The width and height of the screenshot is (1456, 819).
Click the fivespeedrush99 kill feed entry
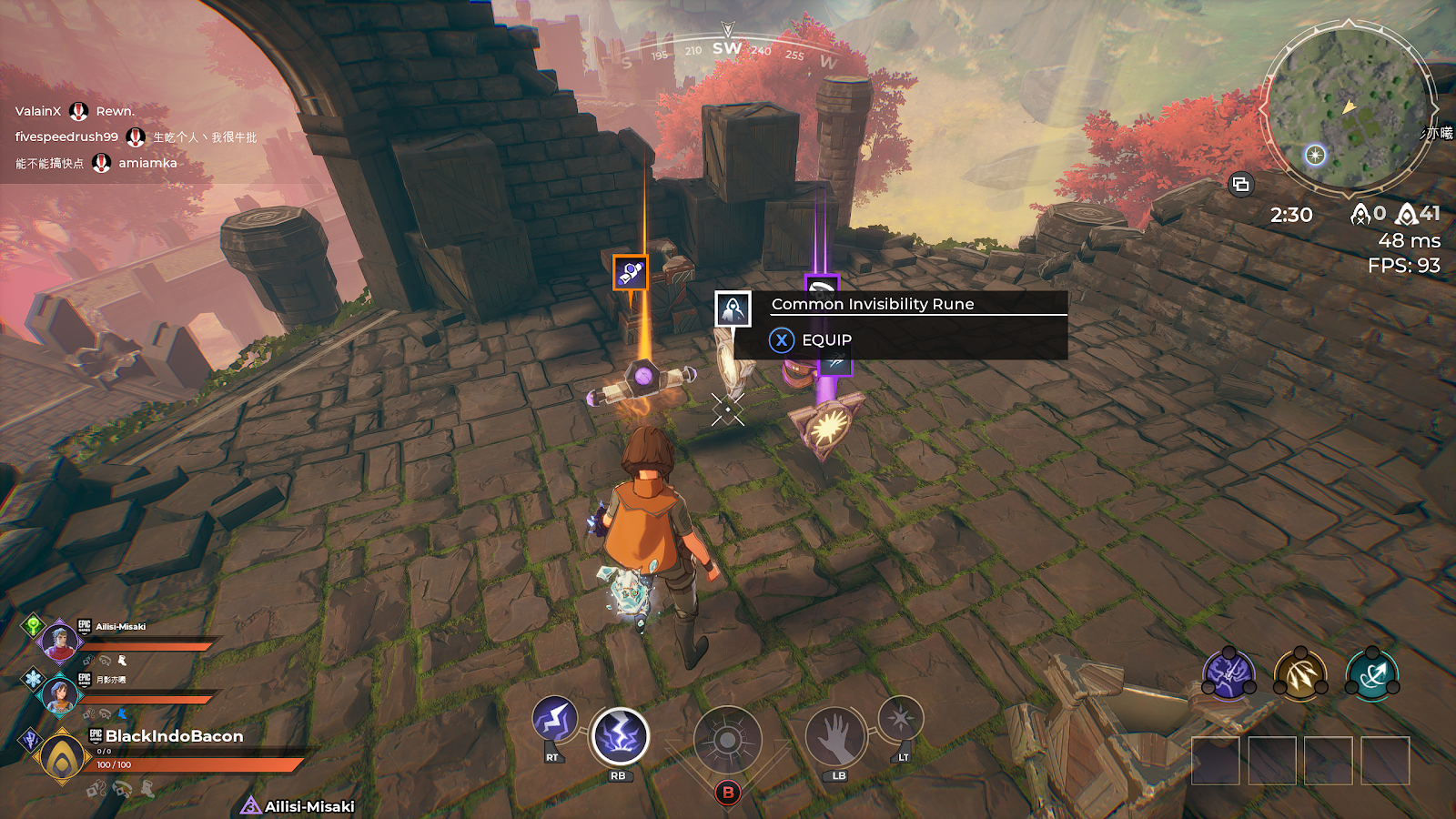(66, 136)
